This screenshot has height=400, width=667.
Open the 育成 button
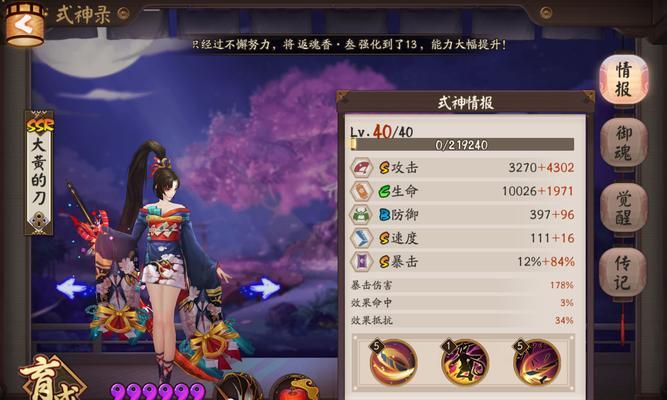[50, 378]
